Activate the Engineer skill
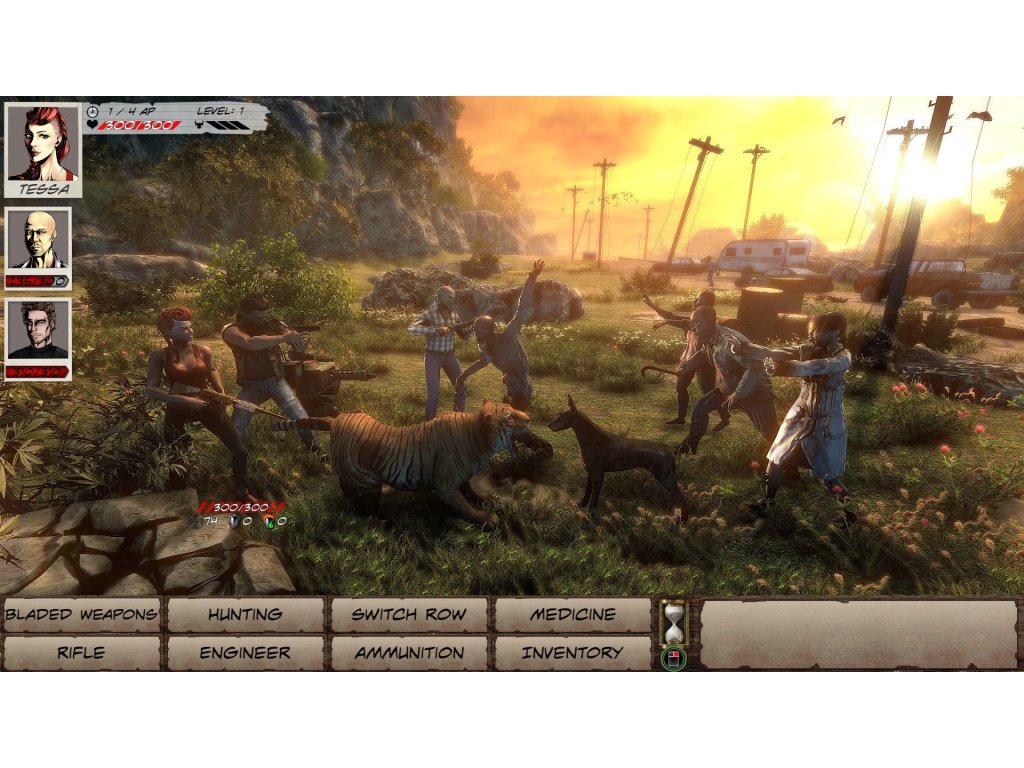This screenshot has width=1024, height=768. [x=245, y=653]
